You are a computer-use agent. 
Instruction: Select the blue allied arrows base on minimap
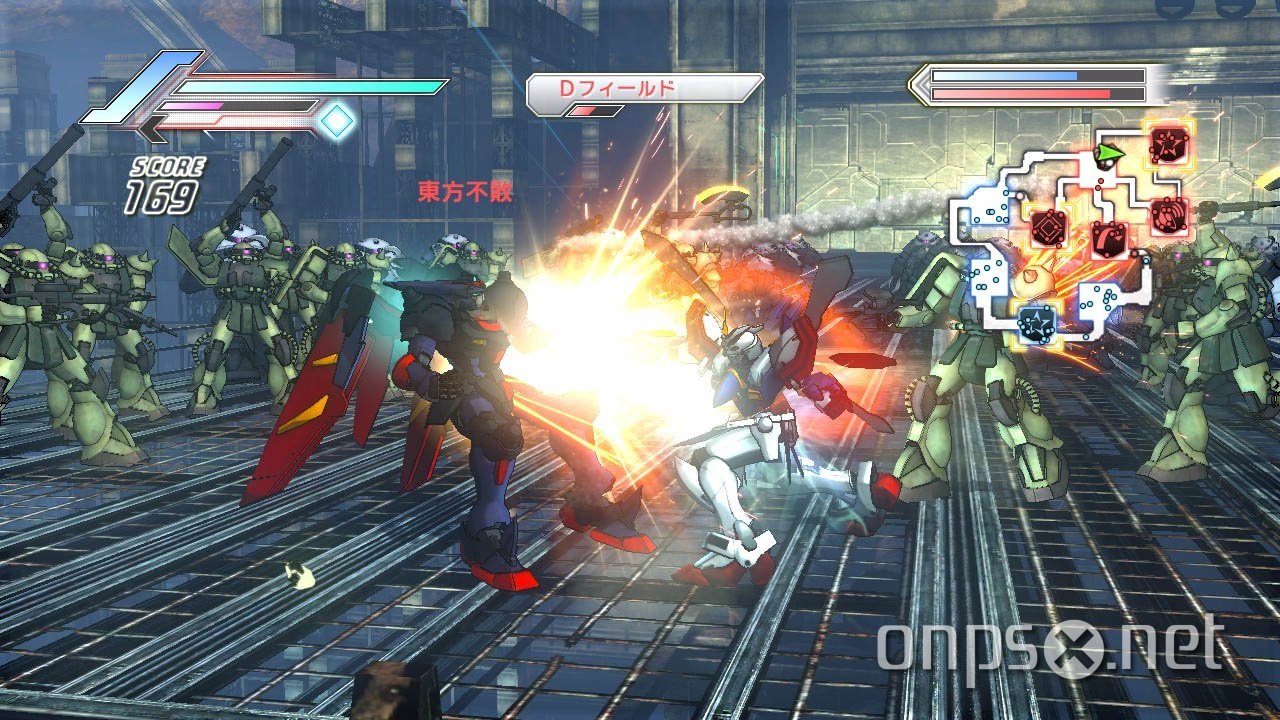coord(1035,322)
